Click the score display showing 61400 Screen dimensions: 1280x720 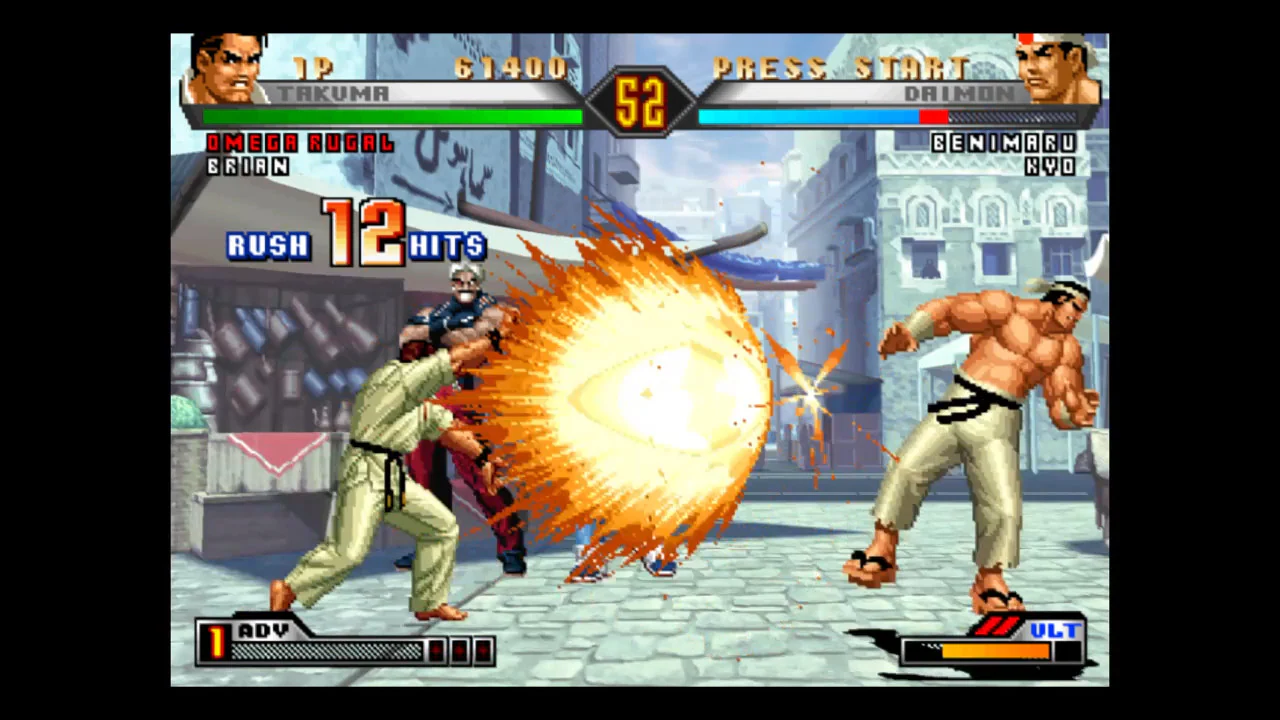[x=510, y=68]
